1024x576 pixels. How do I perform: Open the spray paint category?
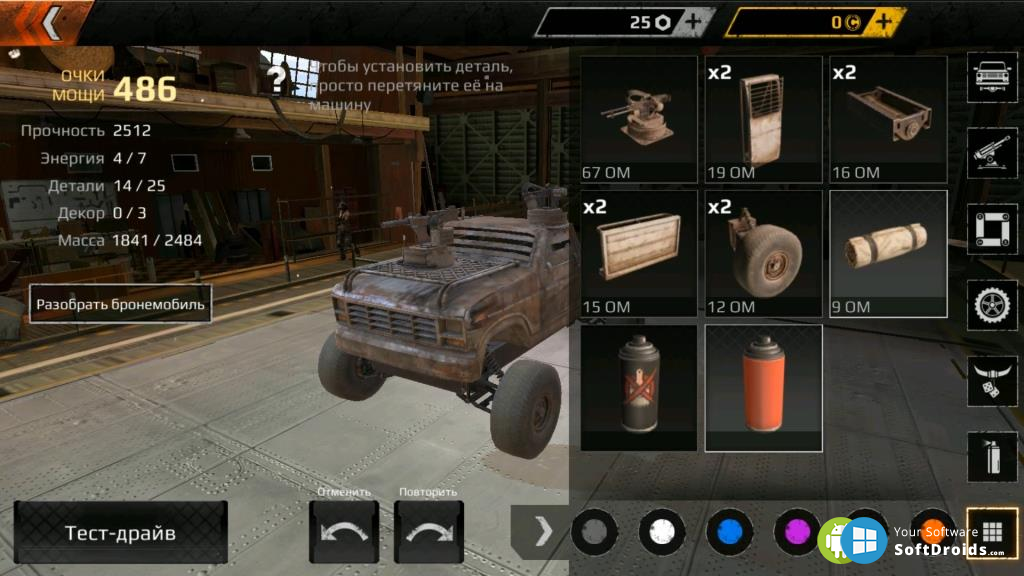click(992, 457)
